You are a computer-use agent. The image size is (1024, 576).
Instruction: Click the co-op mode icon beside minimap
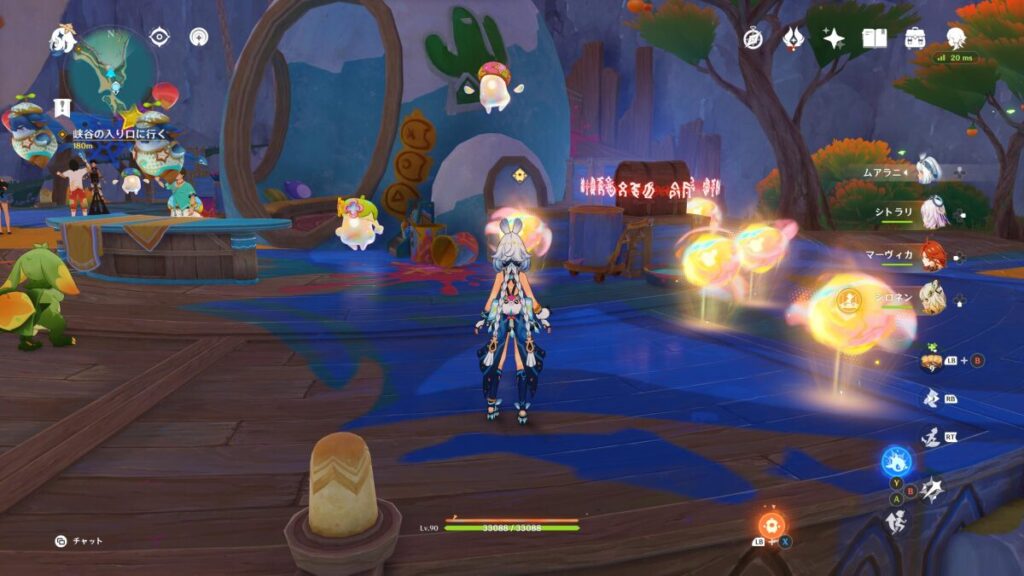point(198,36)
